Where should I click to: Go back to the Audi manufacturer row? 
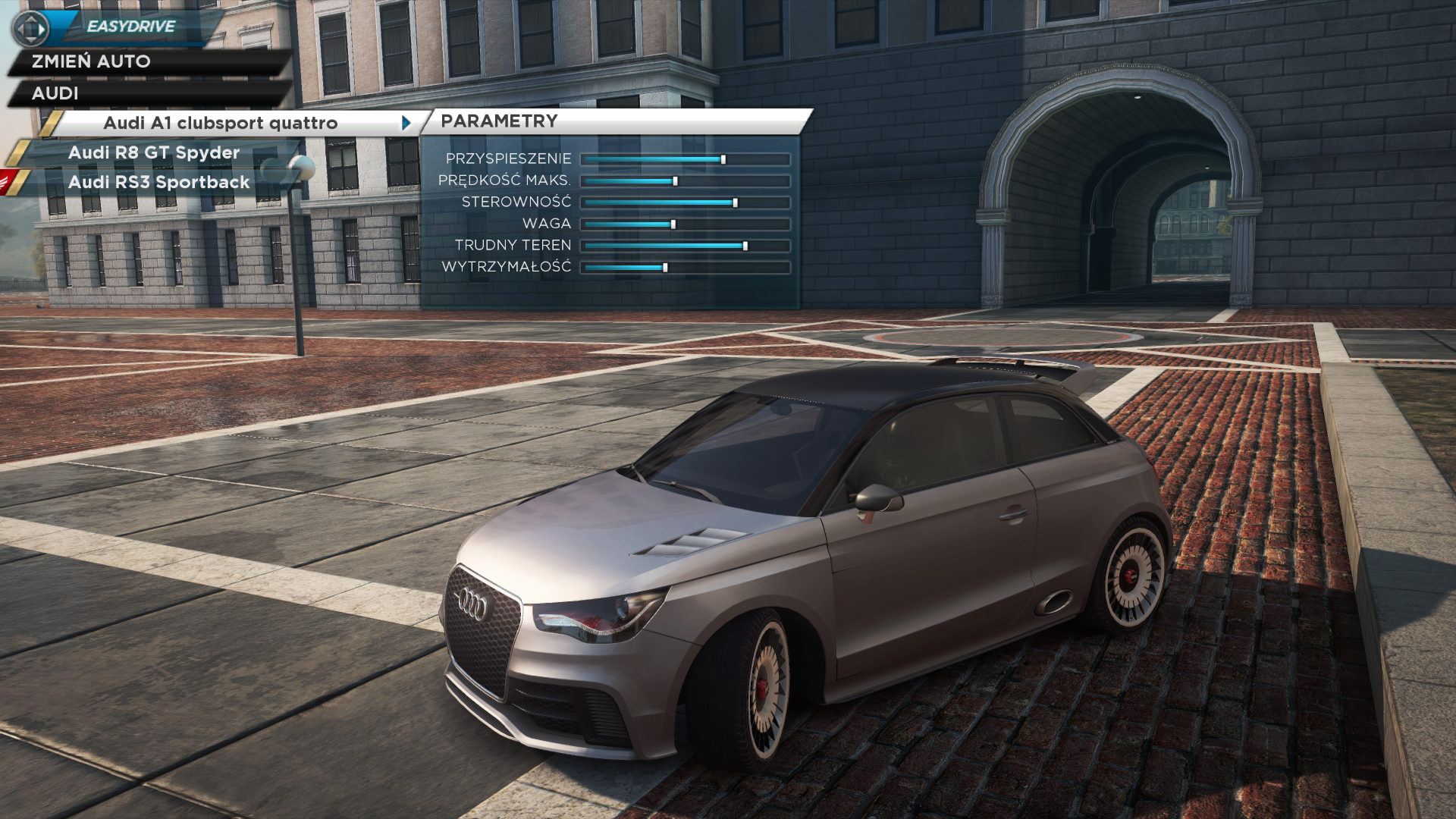pos(55,93)
